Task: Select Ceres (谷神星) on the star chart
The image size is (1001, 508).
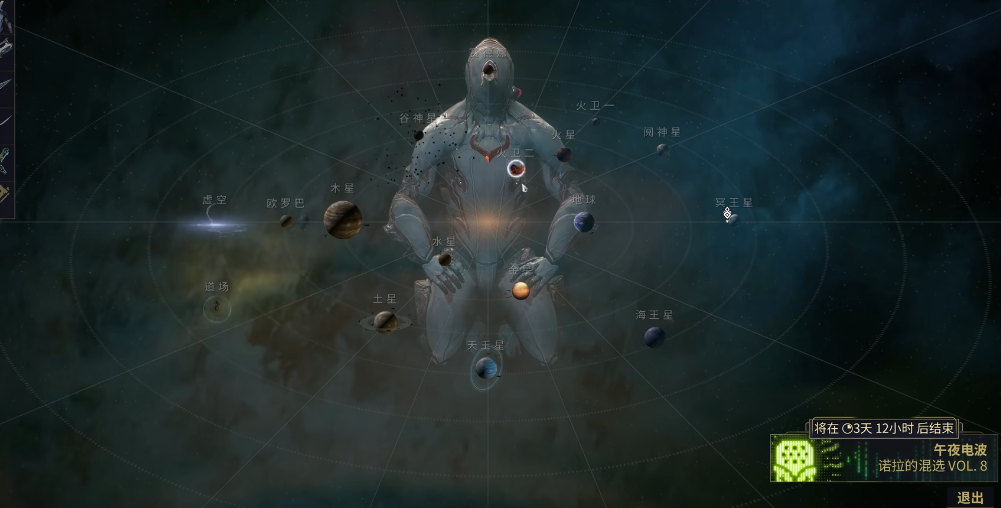Action: pos(419,135)
